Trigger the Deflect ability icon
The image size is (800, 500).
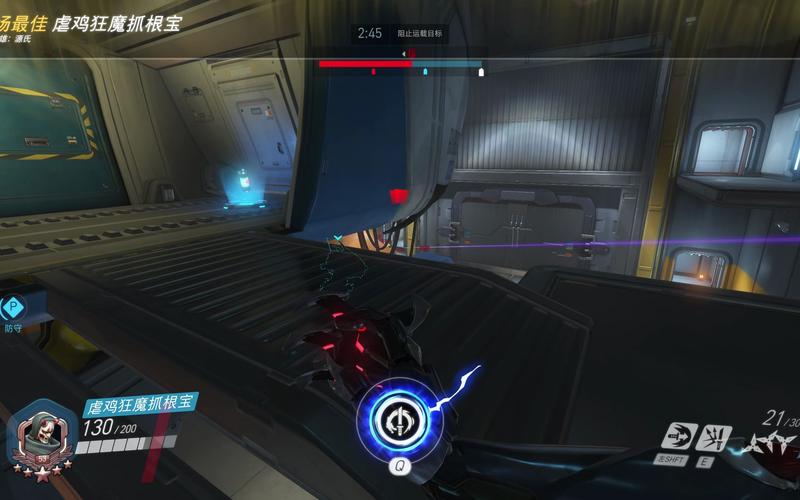(x=717, y=436)
